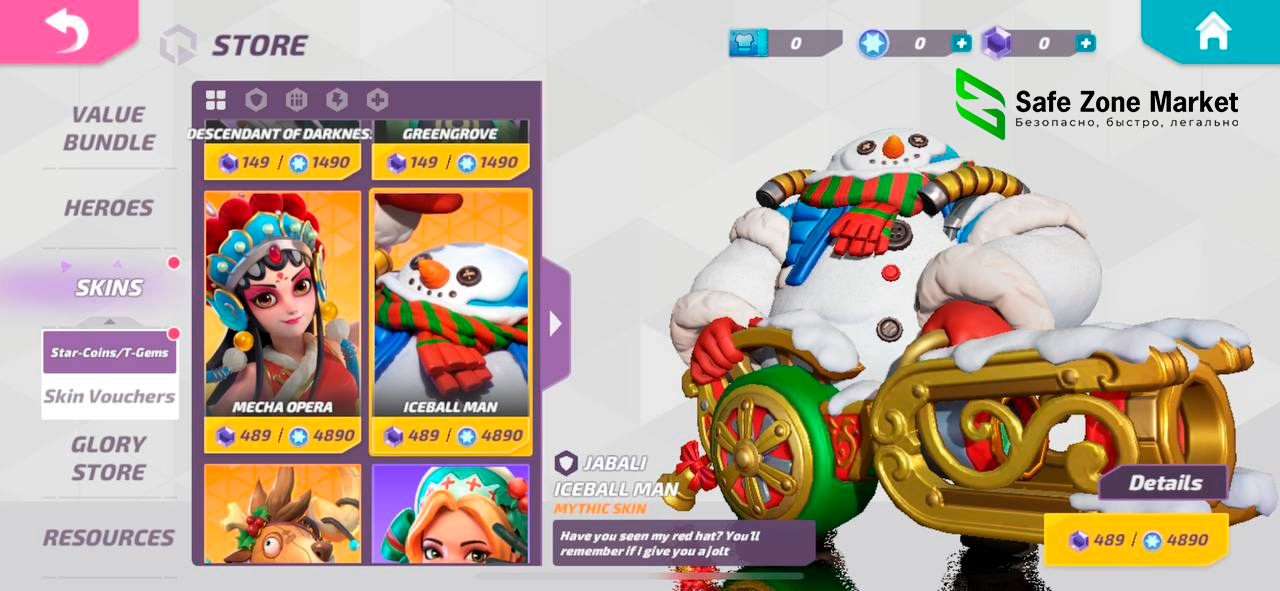The height and width of the screenshot is (591, 1280).
Task: Switch to Skin Vouchers sub-tab
Action: (x=110, y=397)
